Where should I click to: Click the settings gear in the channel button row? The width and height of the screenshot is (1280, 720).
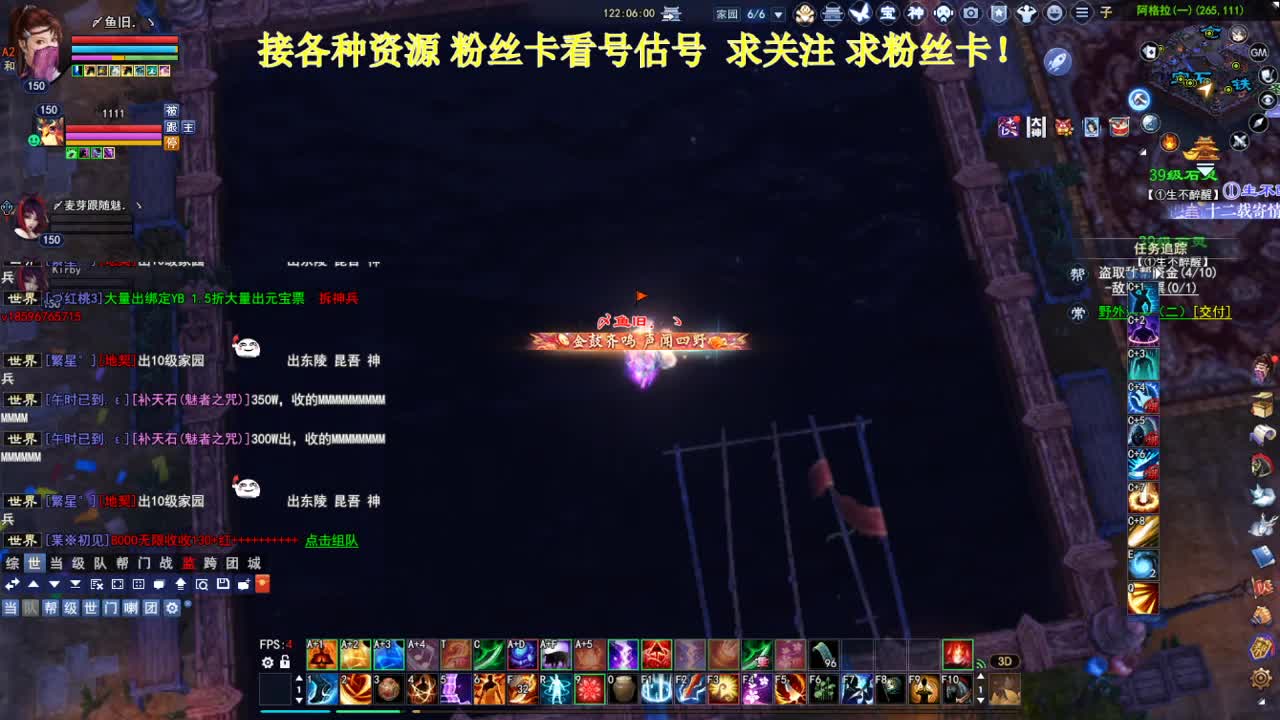click(173, 608)
